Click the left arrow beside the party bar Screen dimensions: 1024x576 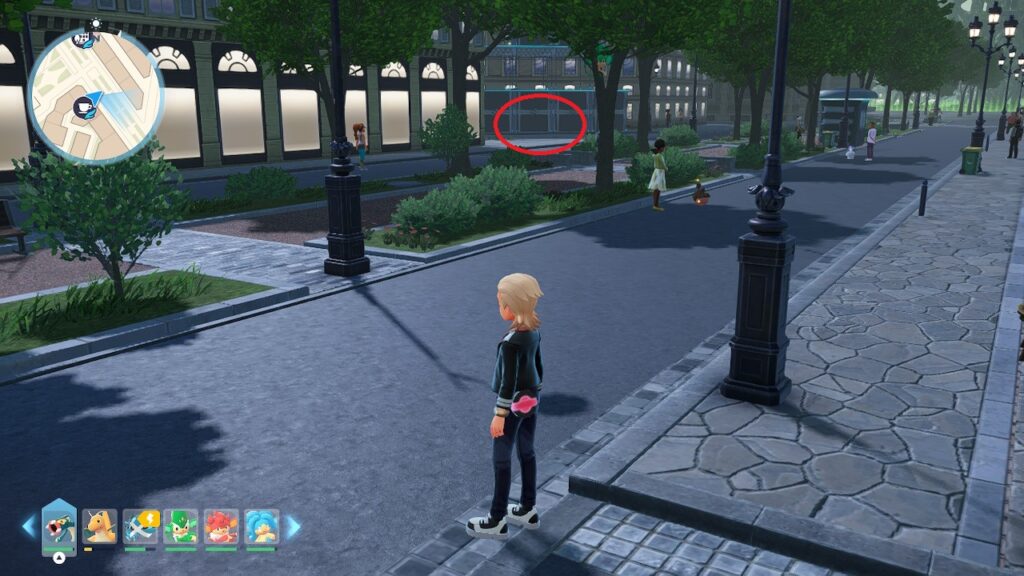coord(28,526)
